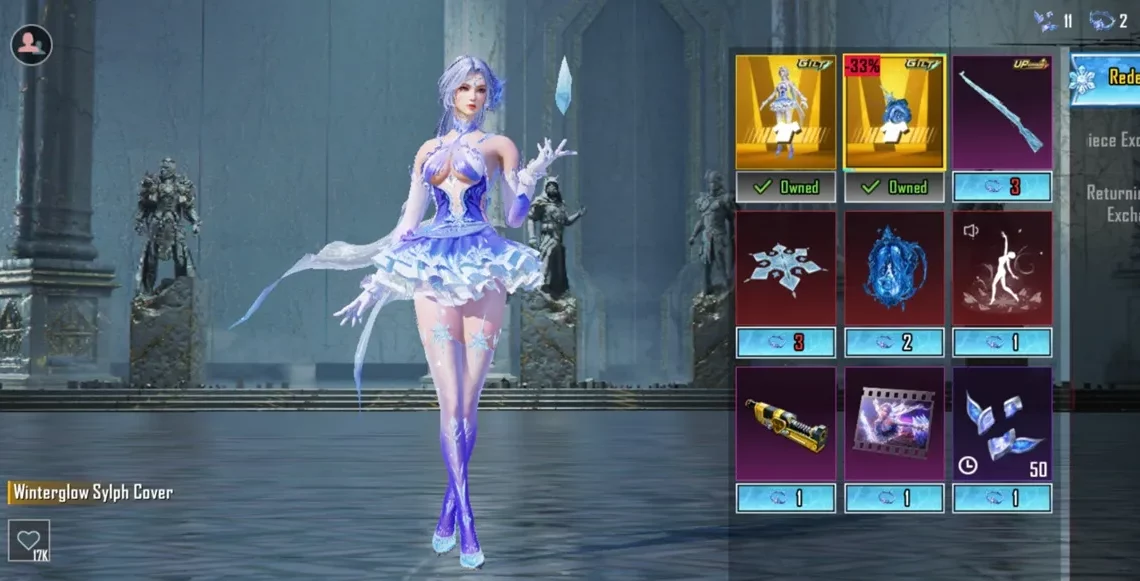This screenshot has height=581, width=1140.
Task: Choose the yellow black weapon skin tile
Action: click(785, 424)
